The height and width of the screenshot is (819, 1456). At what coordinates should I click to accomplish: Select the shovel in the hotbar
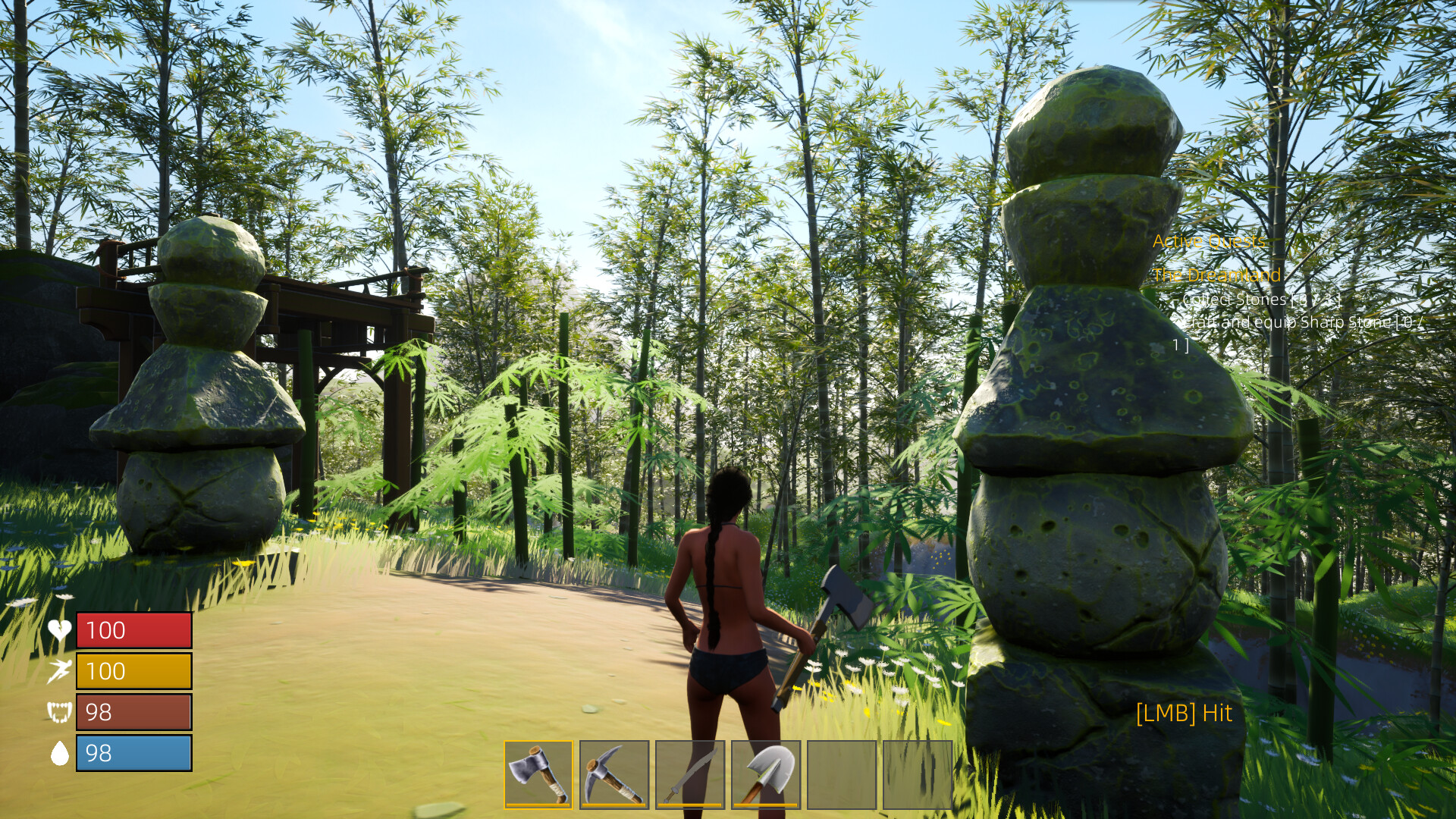pyautogui.click(x=767, y=774)
